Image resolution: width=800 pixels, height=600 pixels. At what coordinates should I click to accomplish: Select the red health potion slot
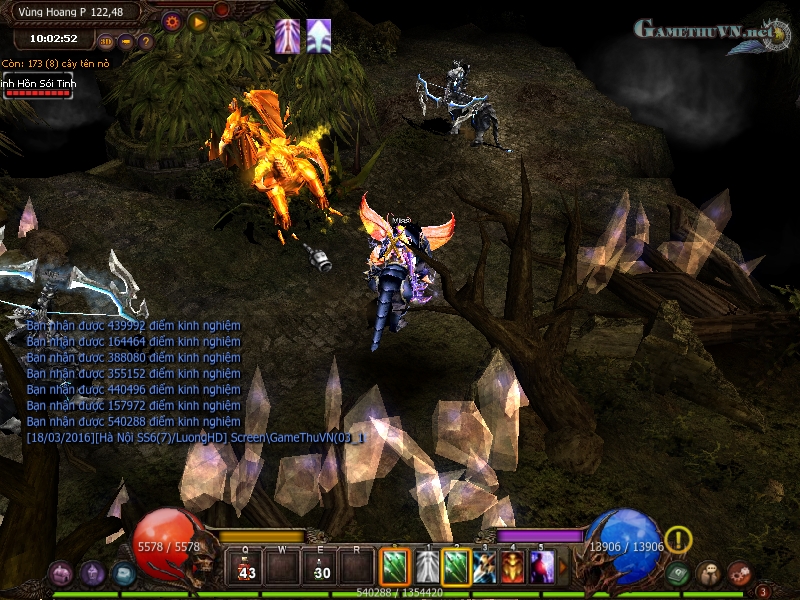[244, 568]
